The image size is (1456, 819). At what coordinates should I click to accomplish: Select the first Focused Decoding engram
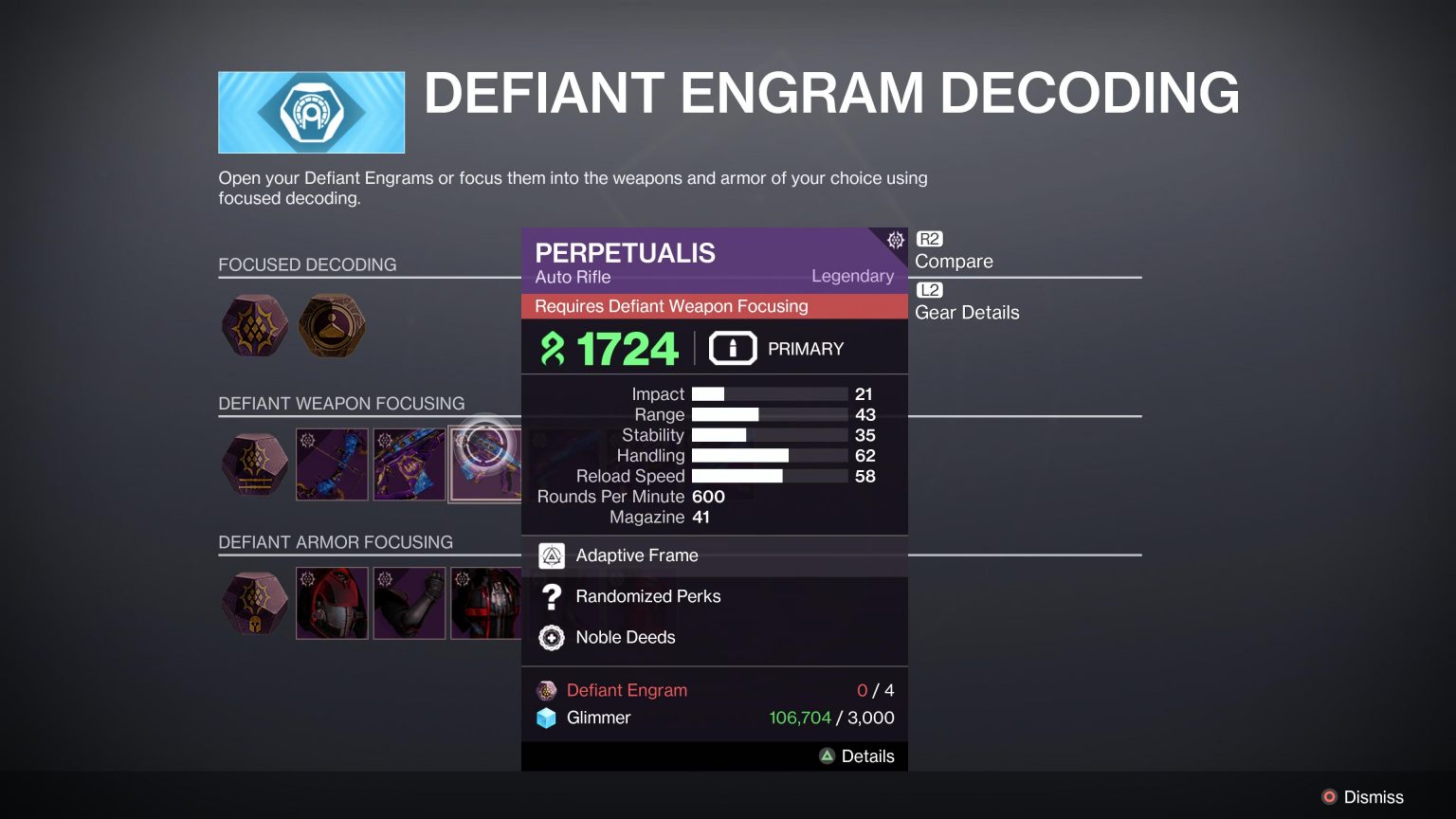tap(254, 326)
